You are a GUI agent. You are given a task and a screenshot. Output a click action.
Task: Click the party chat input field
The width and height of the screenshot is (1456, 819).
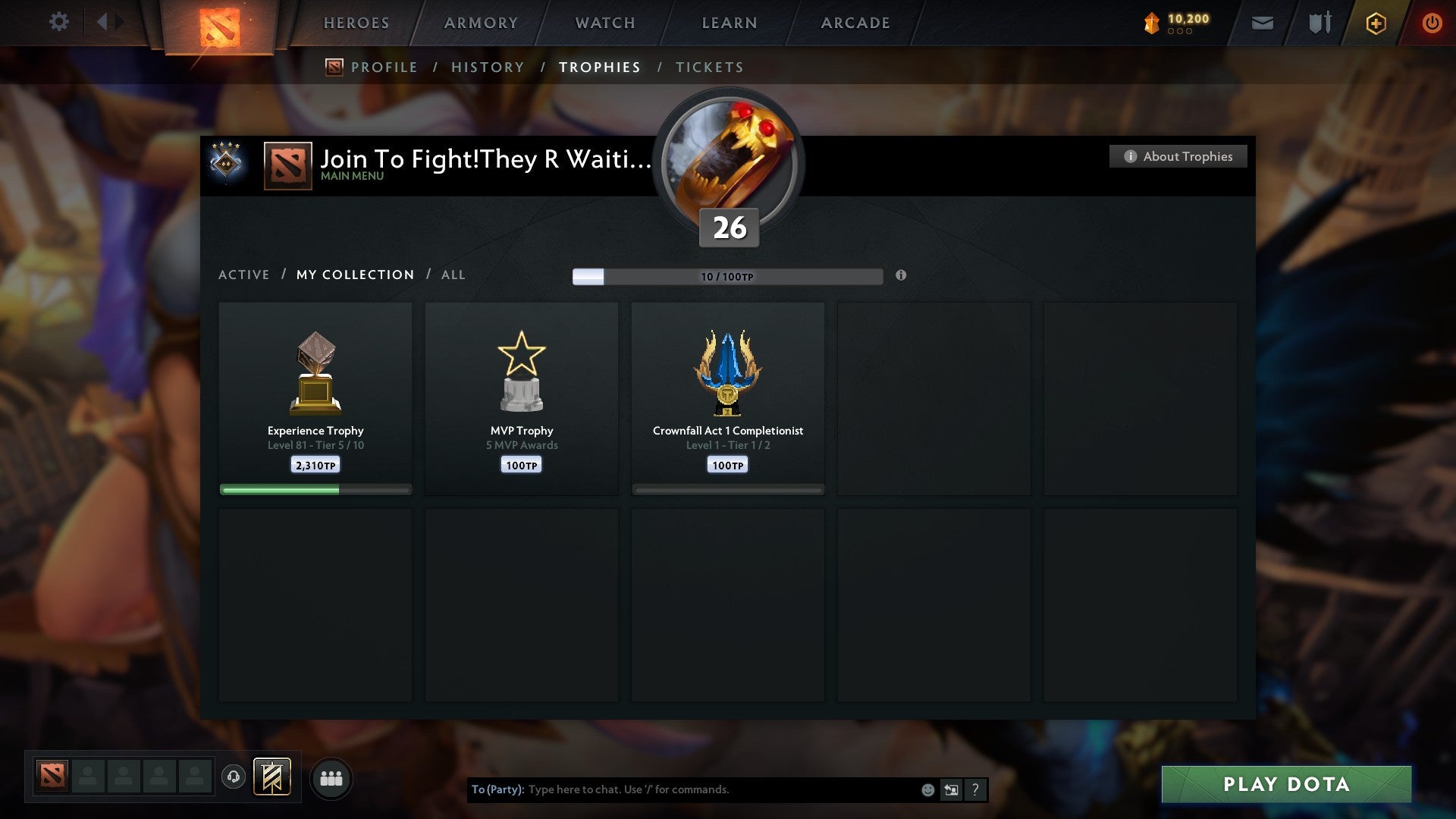(x=720, y=789)
